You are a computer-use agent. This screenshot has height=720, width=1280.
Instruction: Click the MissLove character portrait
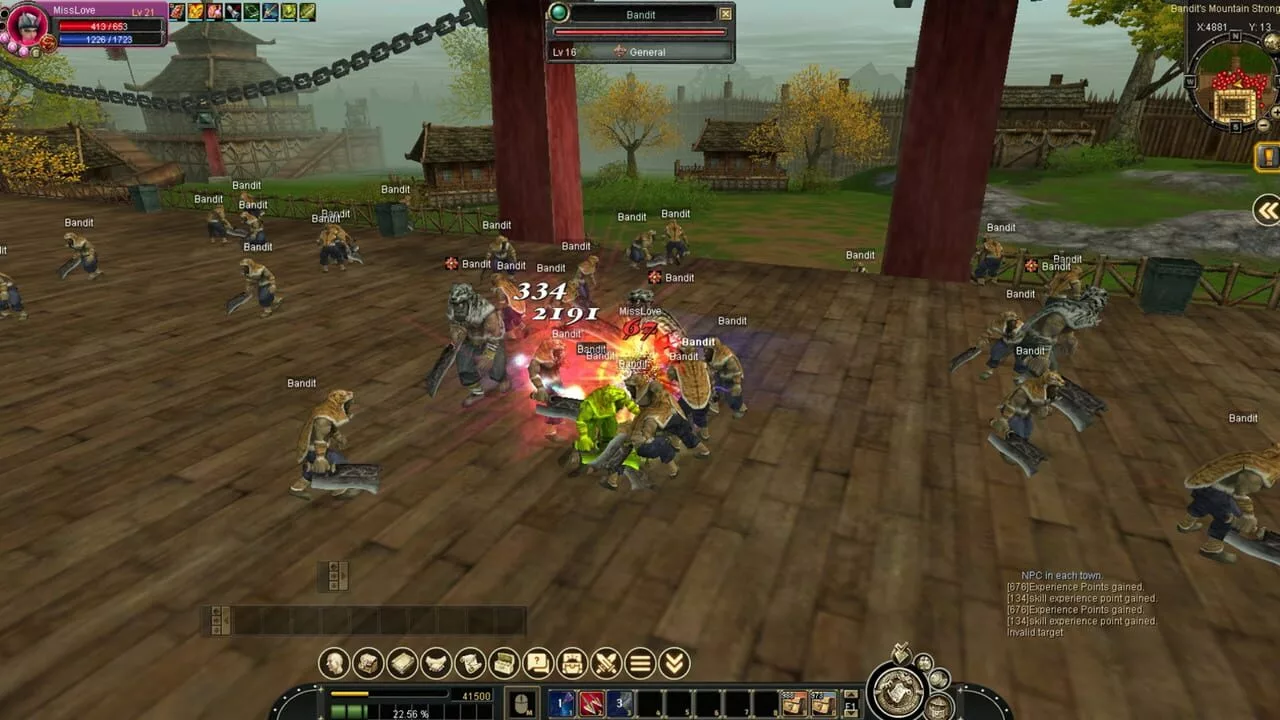coord(27,25)
